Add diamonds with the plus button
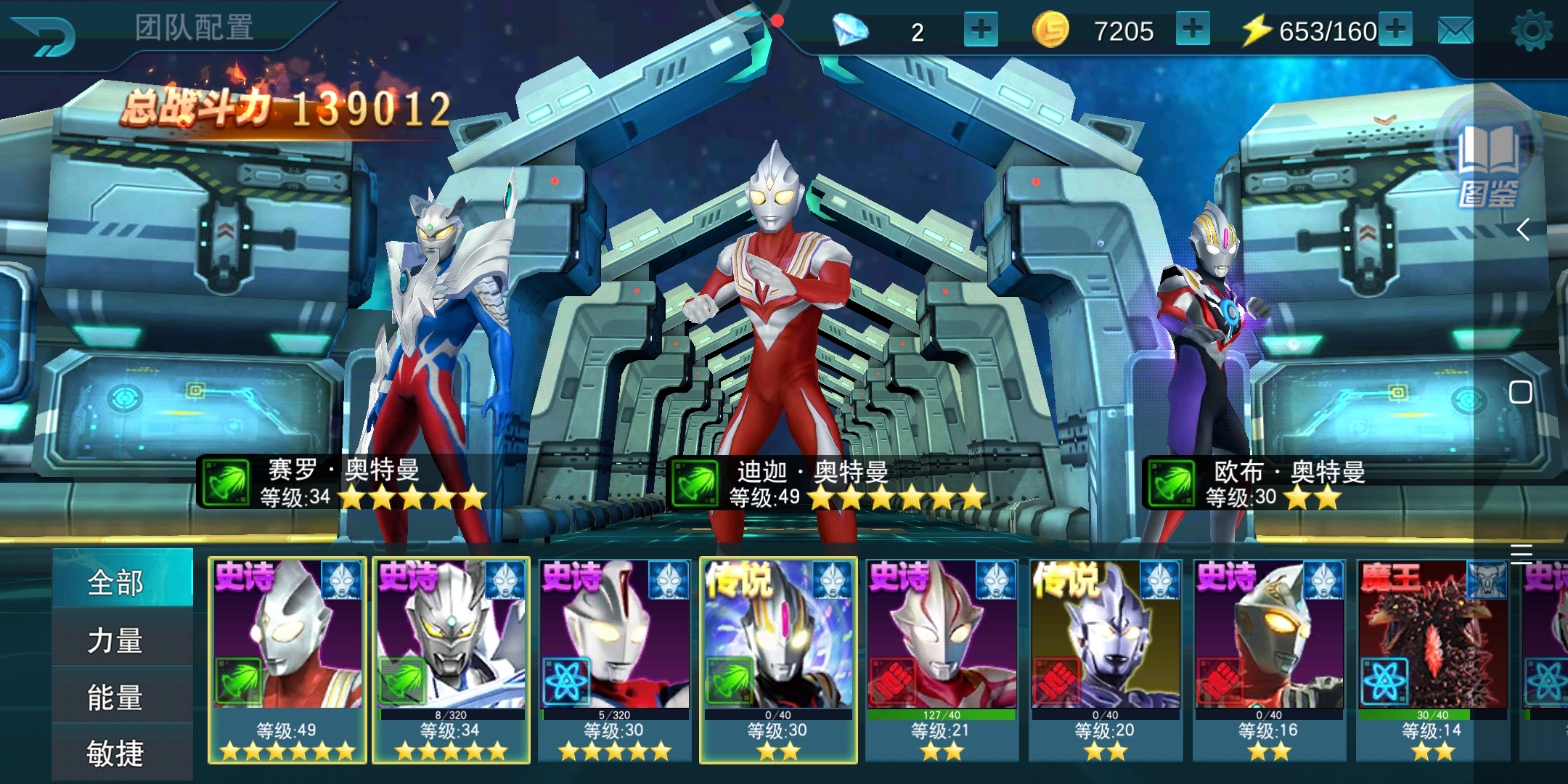Screen dimensions: 1568x784 click(981, 30)
